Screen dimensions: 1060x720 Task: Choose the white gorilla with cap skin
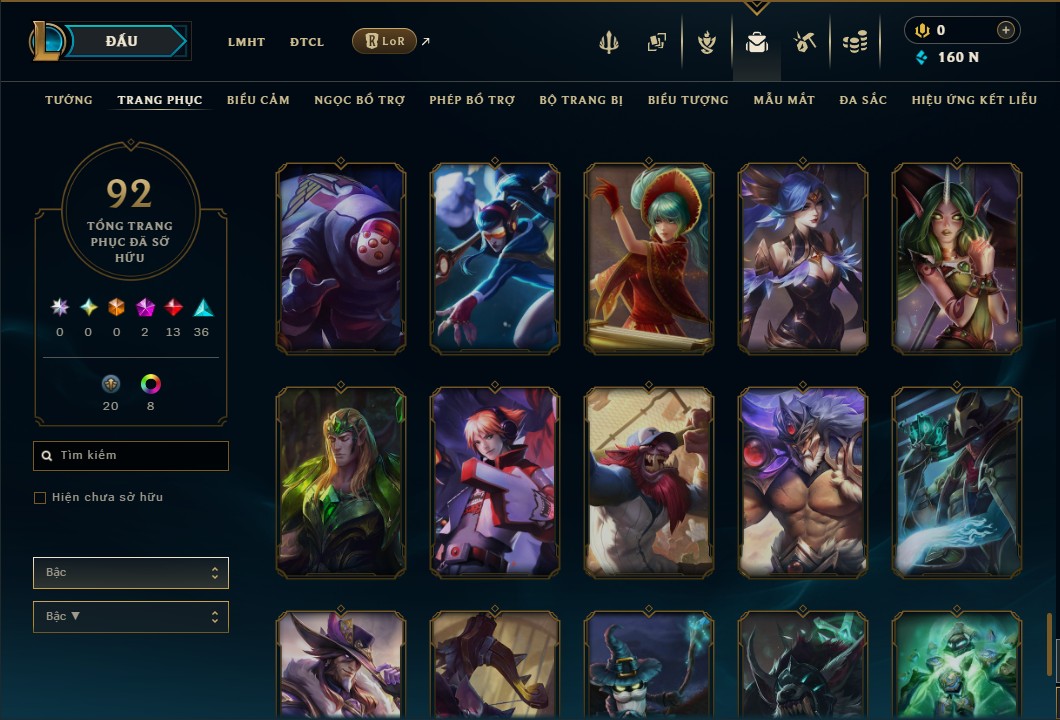pos(649,482)
